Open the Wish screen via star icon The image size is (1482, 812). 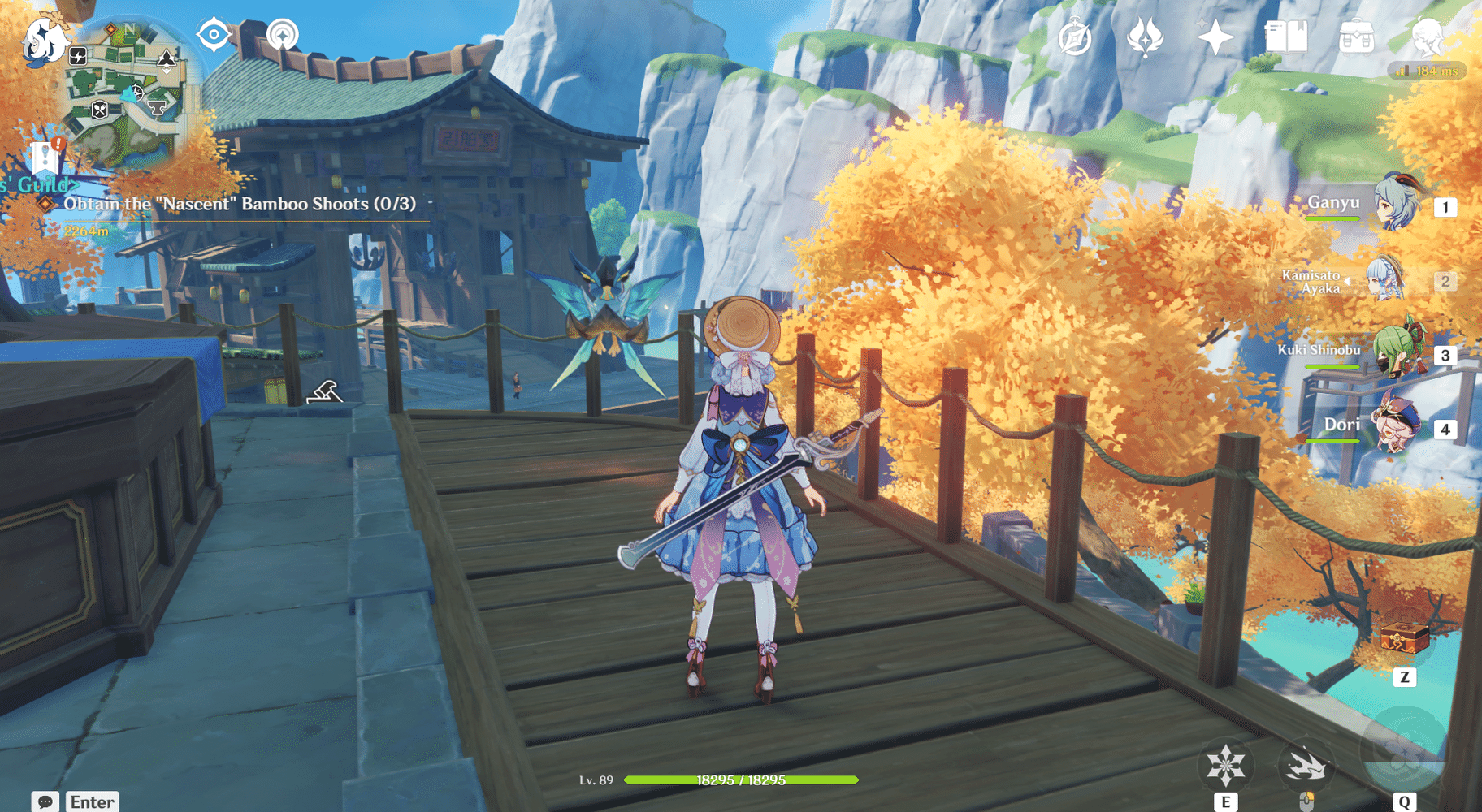(x=1215, y=38)
